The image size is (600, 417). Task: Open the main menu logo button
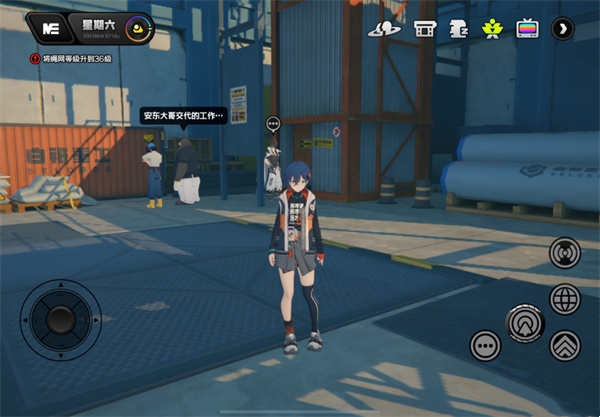tap(48, 30)
